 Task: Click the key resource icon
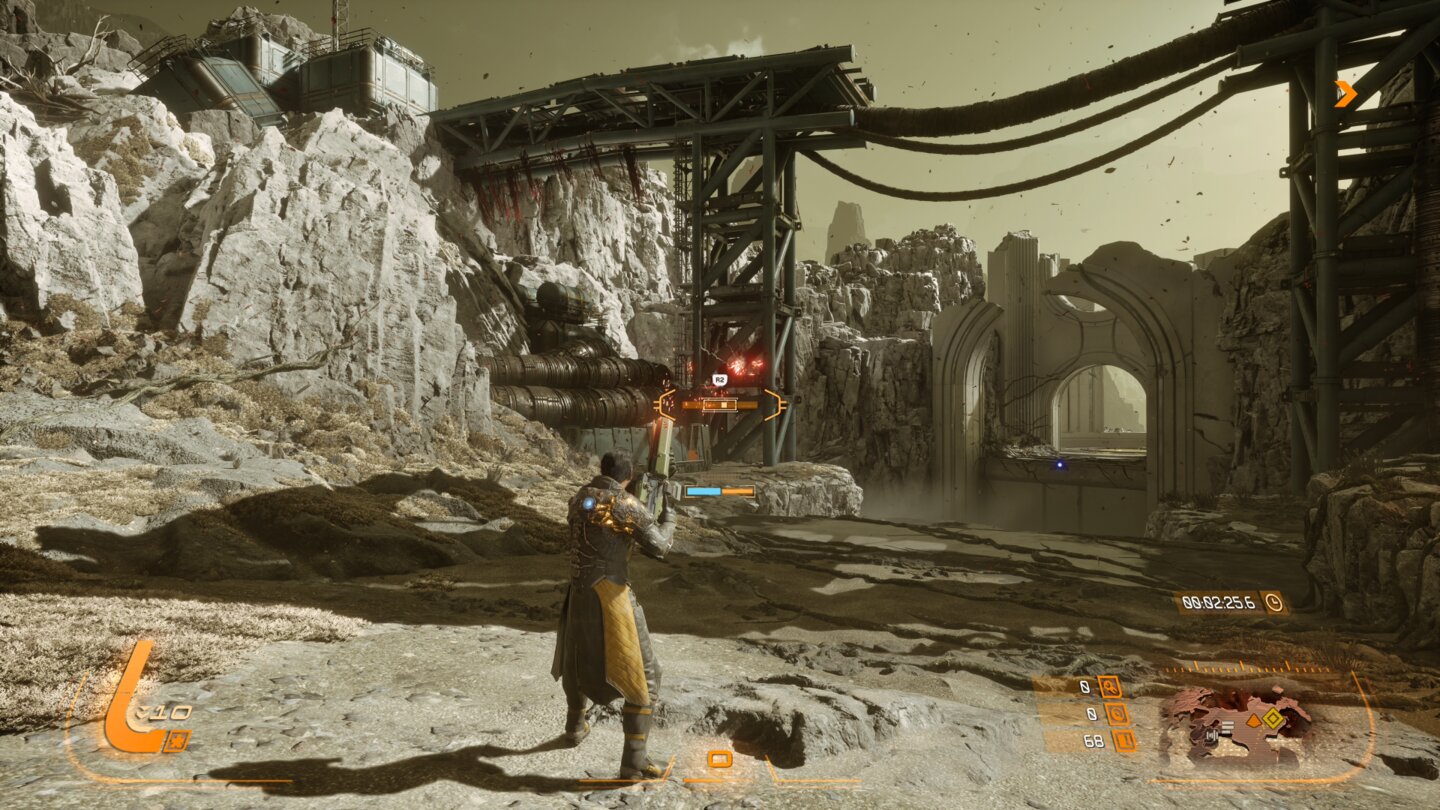coord(1108,686)
